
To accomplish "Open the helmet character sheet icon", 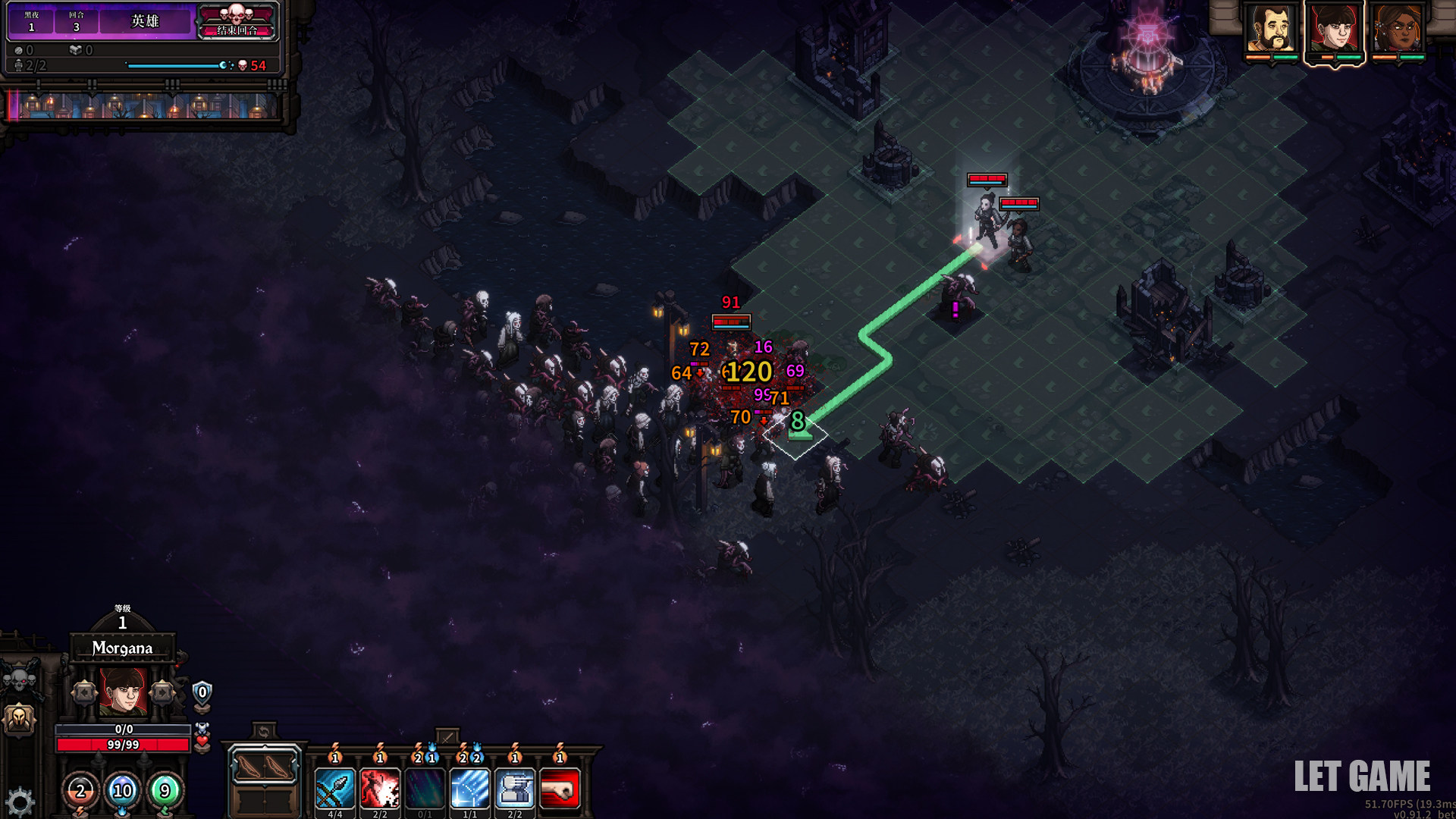I will pyautogui.click(x=20, y=717).
